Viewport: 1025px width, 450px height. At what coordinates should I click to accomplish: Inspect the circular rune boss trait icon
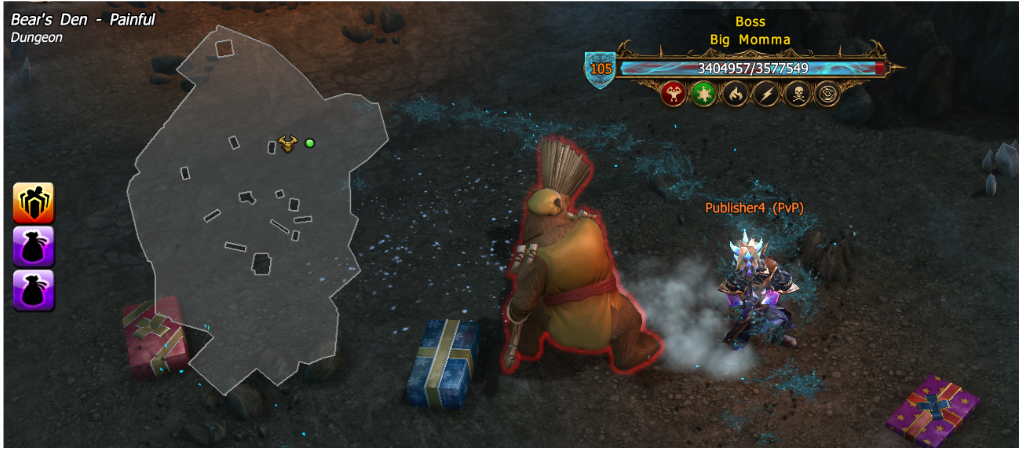[x=827, y=95]
